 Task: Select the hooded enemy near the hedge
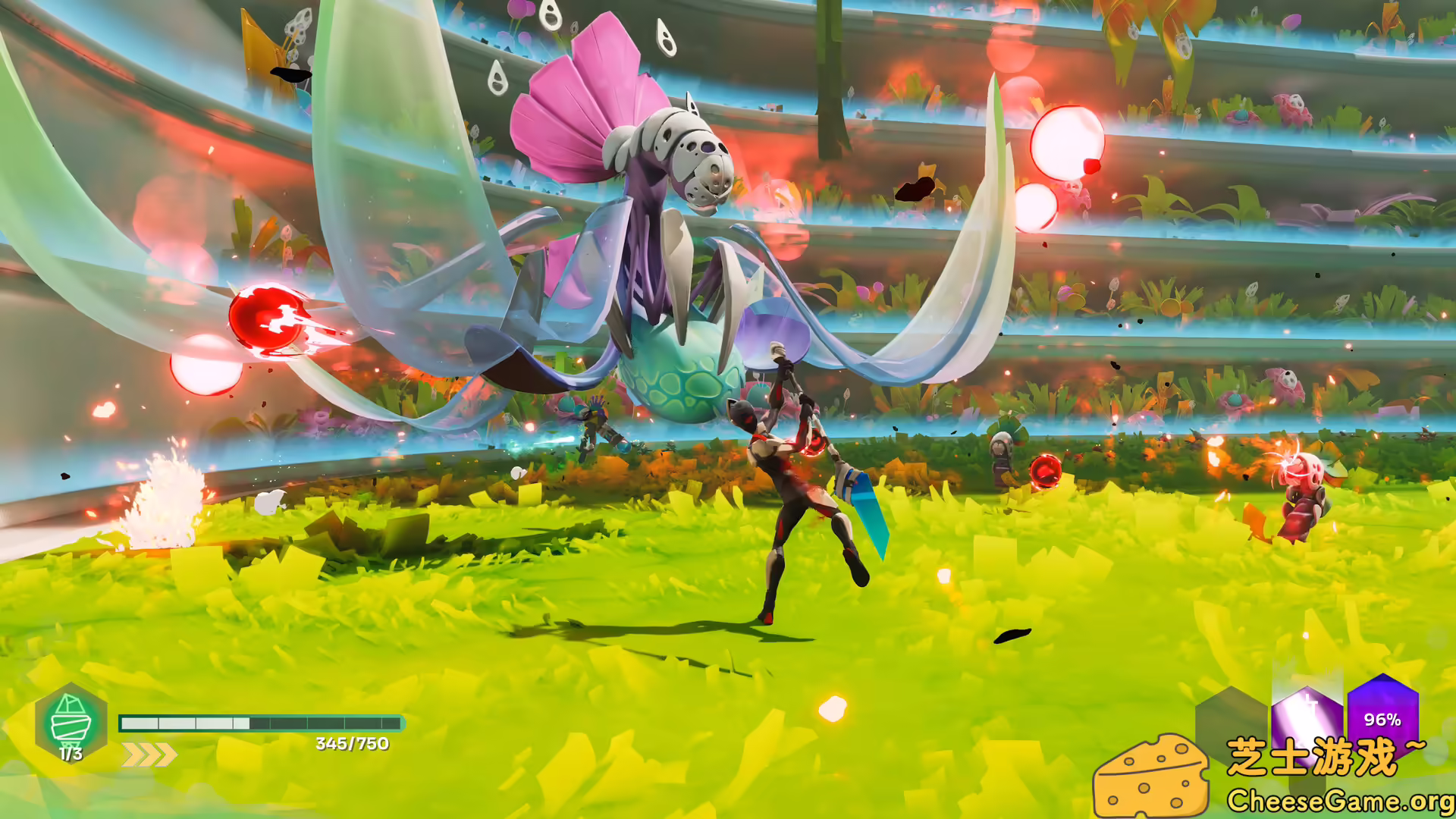click(x=1003, y=451)
